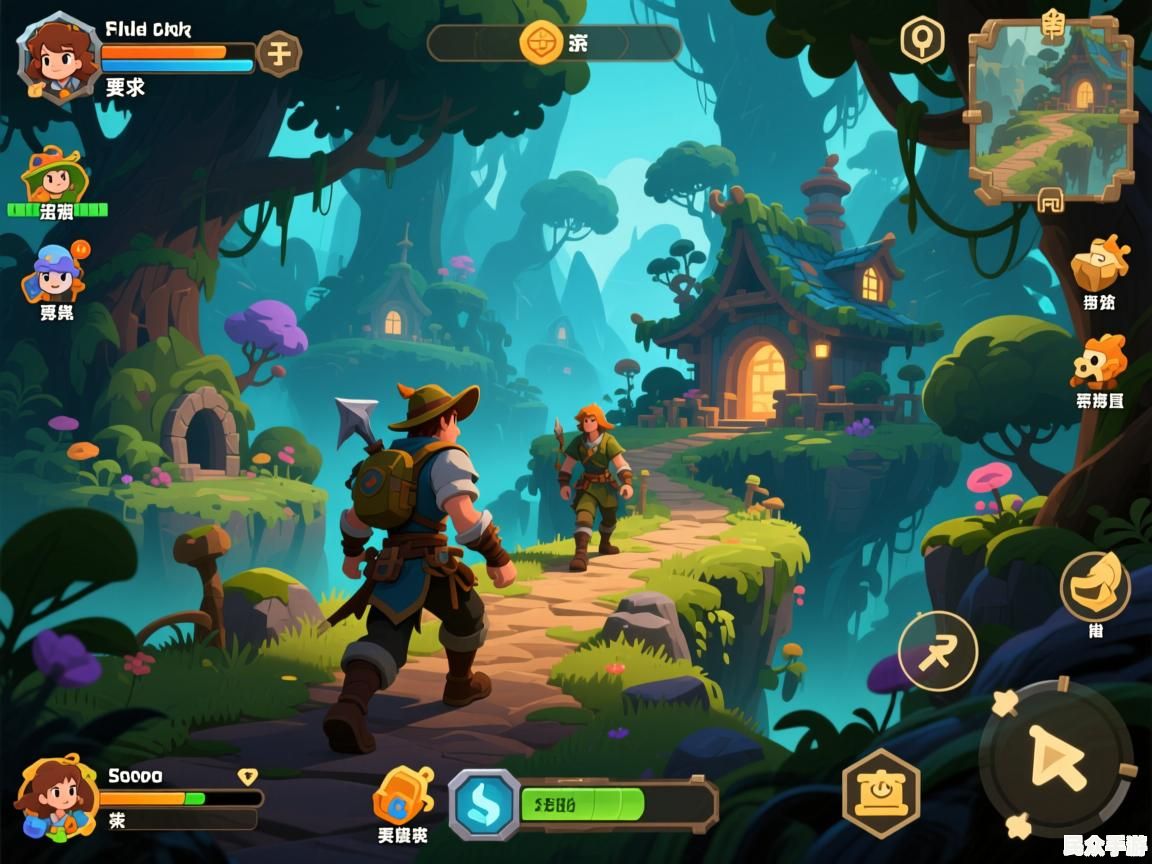This screenshot has height=864, width=1152.
Task: Open the golden fist icon menu
Action: pyautogui.click(x=1099, y=263)
